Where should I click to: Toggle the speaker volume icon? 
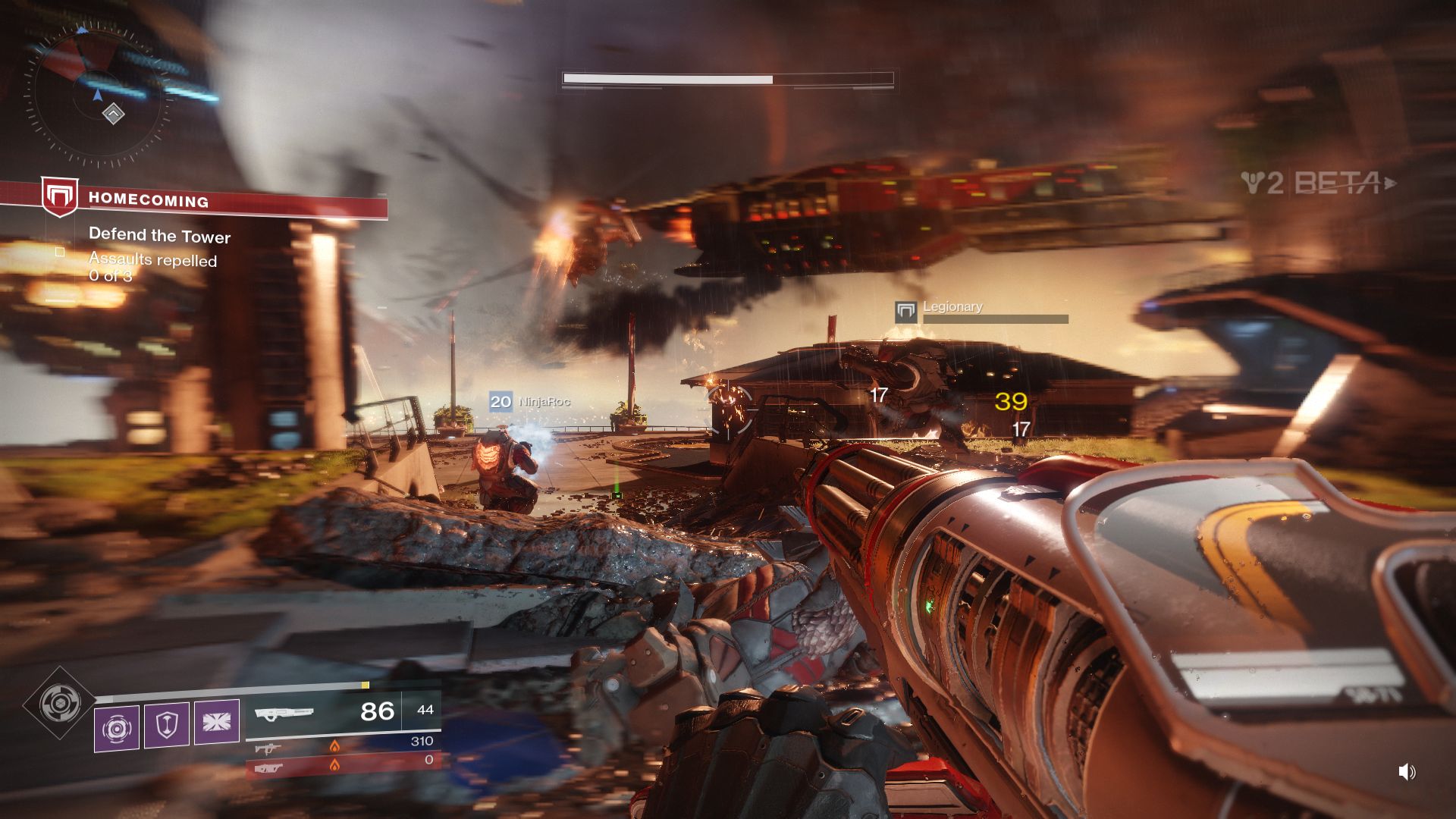(x=1407, y=772)
